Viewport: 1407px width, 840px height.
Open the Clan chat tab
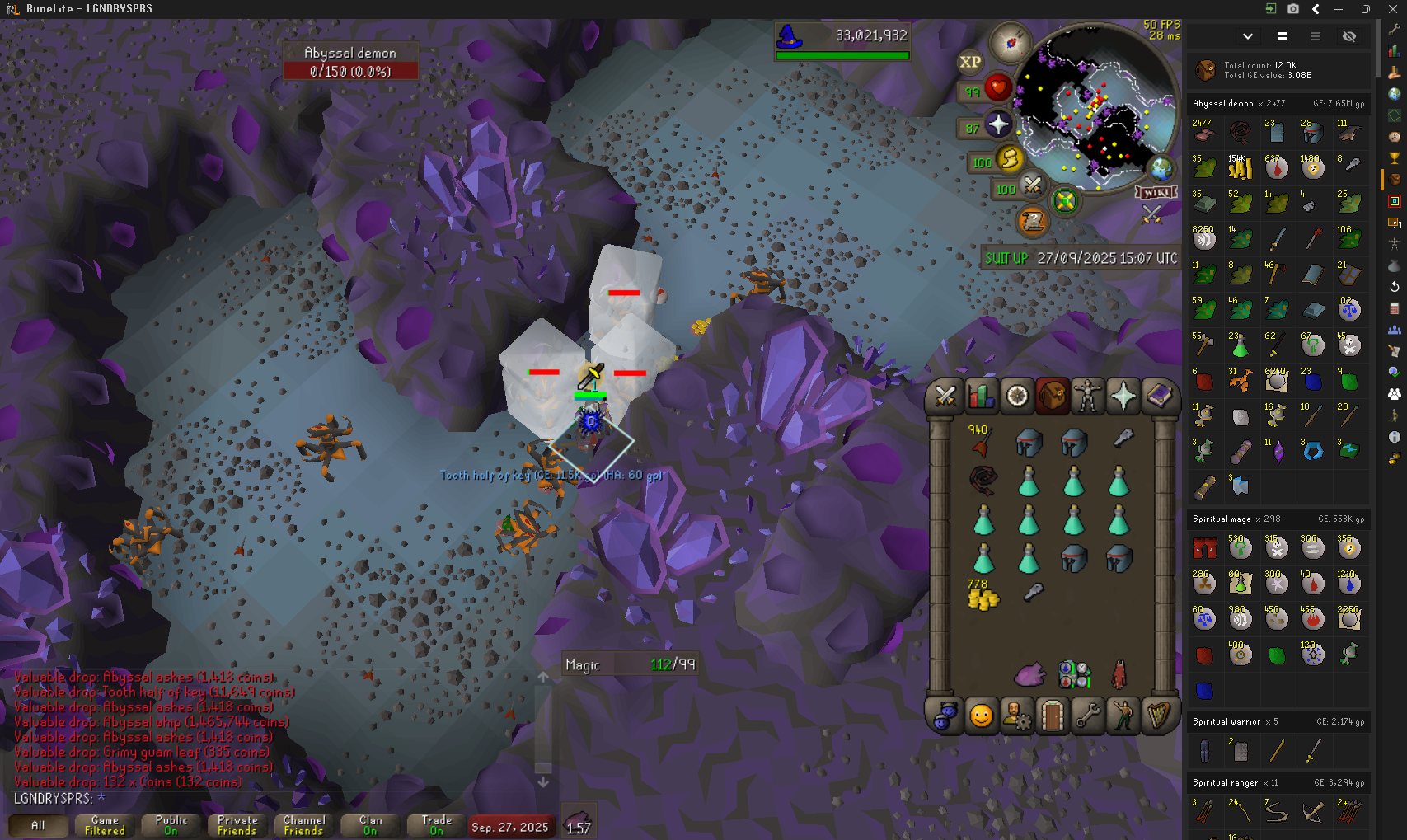370,825
